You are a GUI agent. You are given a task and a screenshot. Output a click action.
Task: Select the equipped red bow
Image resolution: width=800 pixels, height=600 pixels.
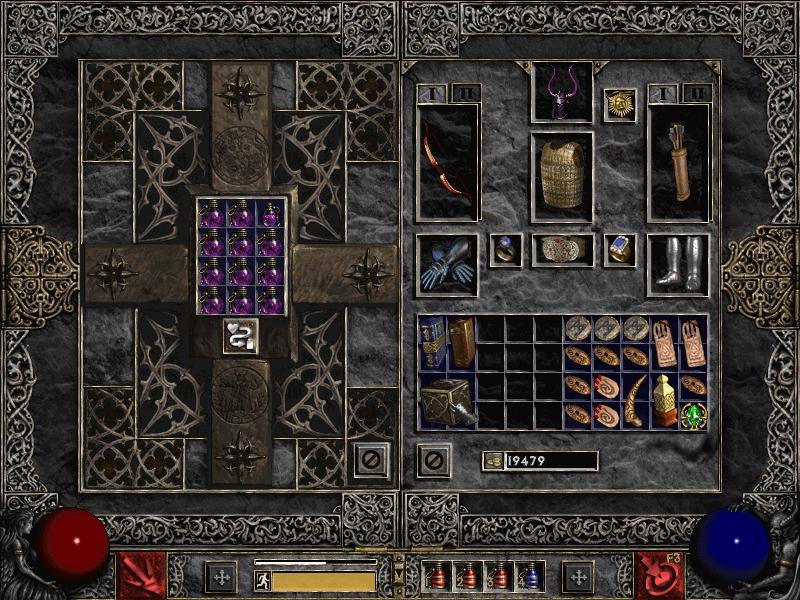click(x=447, y=162)
